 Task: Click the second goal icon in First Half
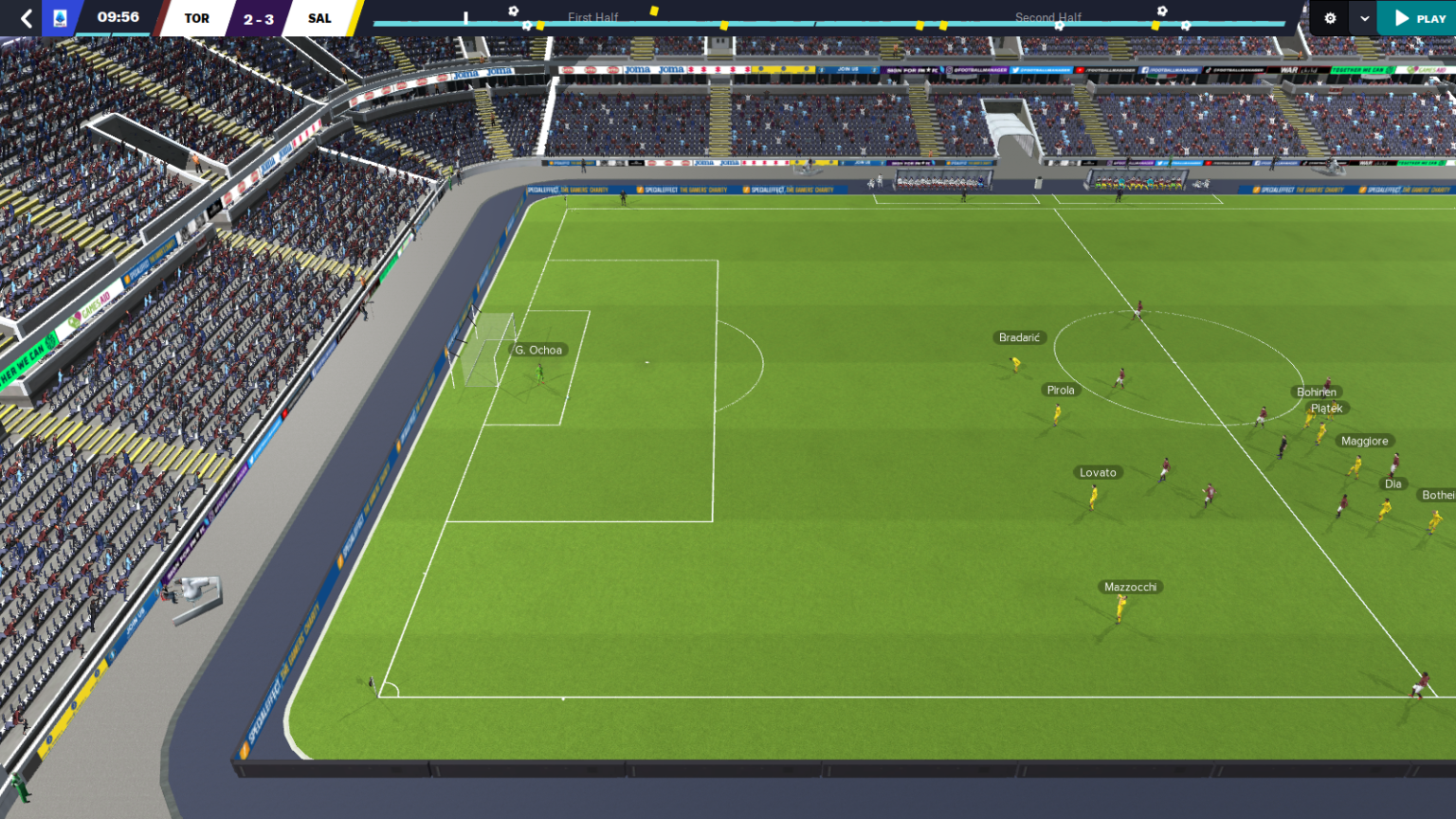click(526, 24)
